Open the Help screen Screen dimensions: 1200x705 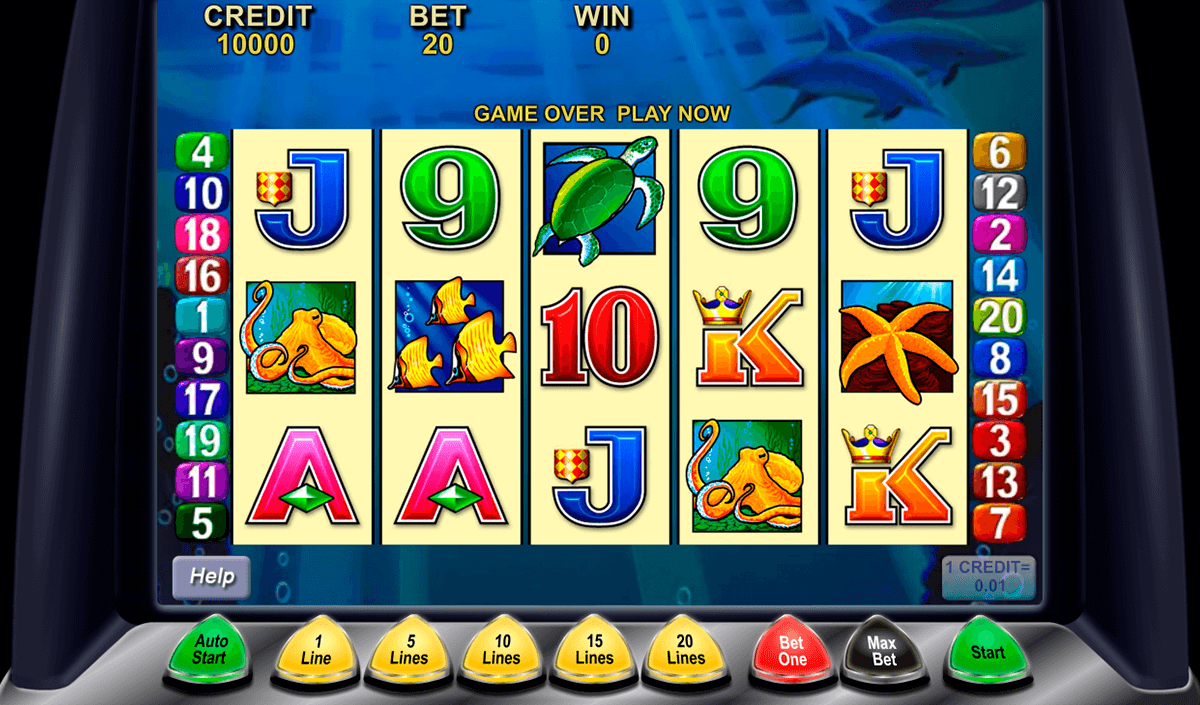(x=211, y=576)
